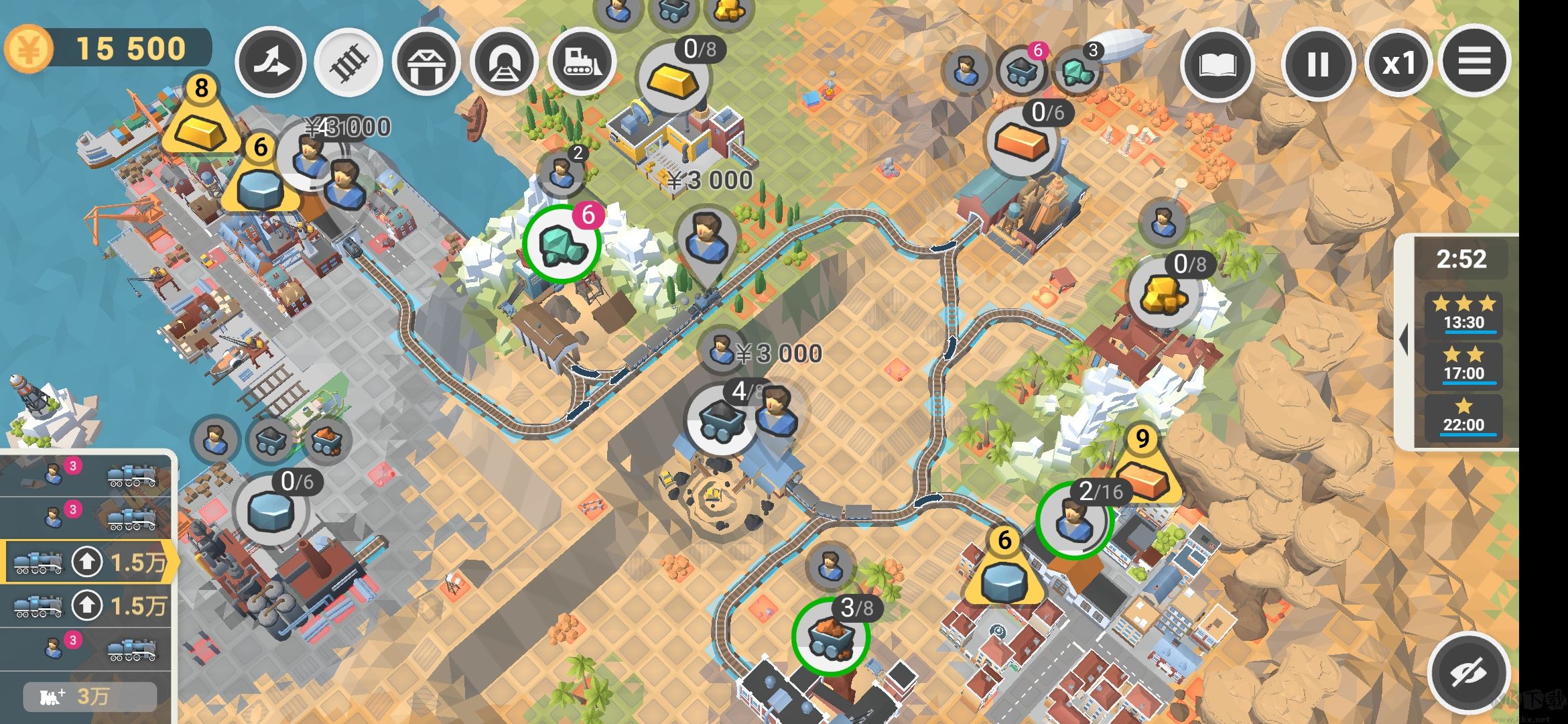Tap the ore cart 3/8 station marker
This screenshot has height=724, width=1568.
[x=830, y=636]
